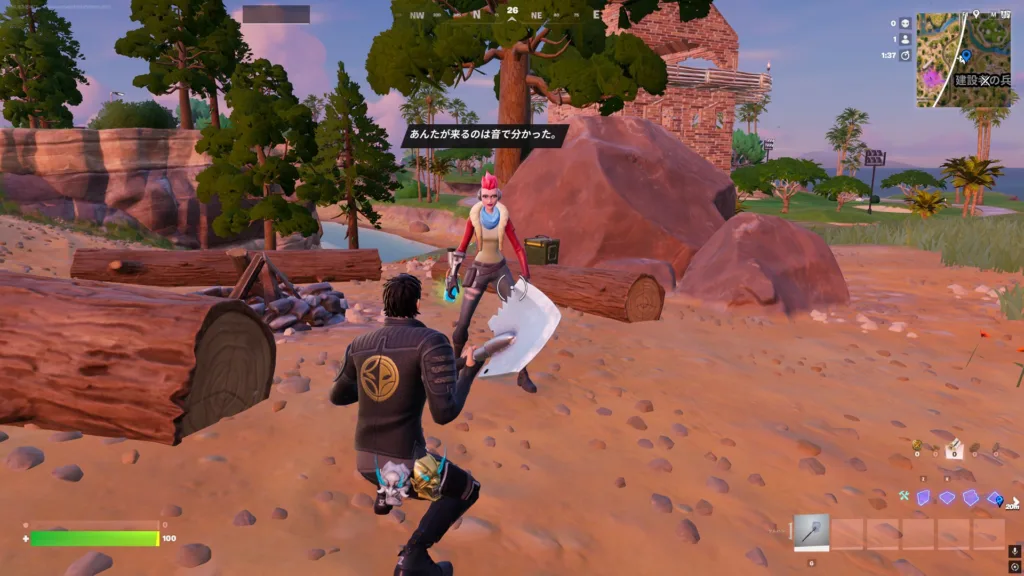Select the pickaxe hotbar slot
The width and height of the screenshot is (1024, 576).
click(812, 533)
